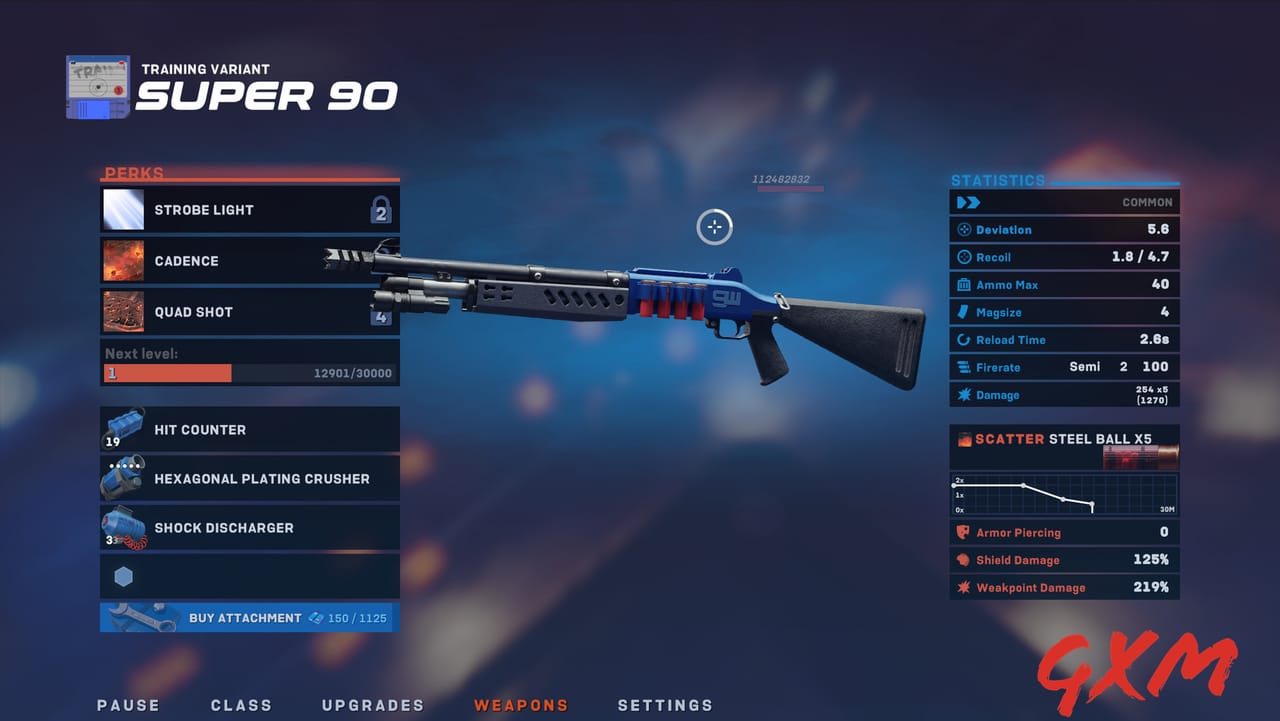Switch to the Upgrades tab
This screenshot has height=721, width=1280.
(x=372, y=705)
